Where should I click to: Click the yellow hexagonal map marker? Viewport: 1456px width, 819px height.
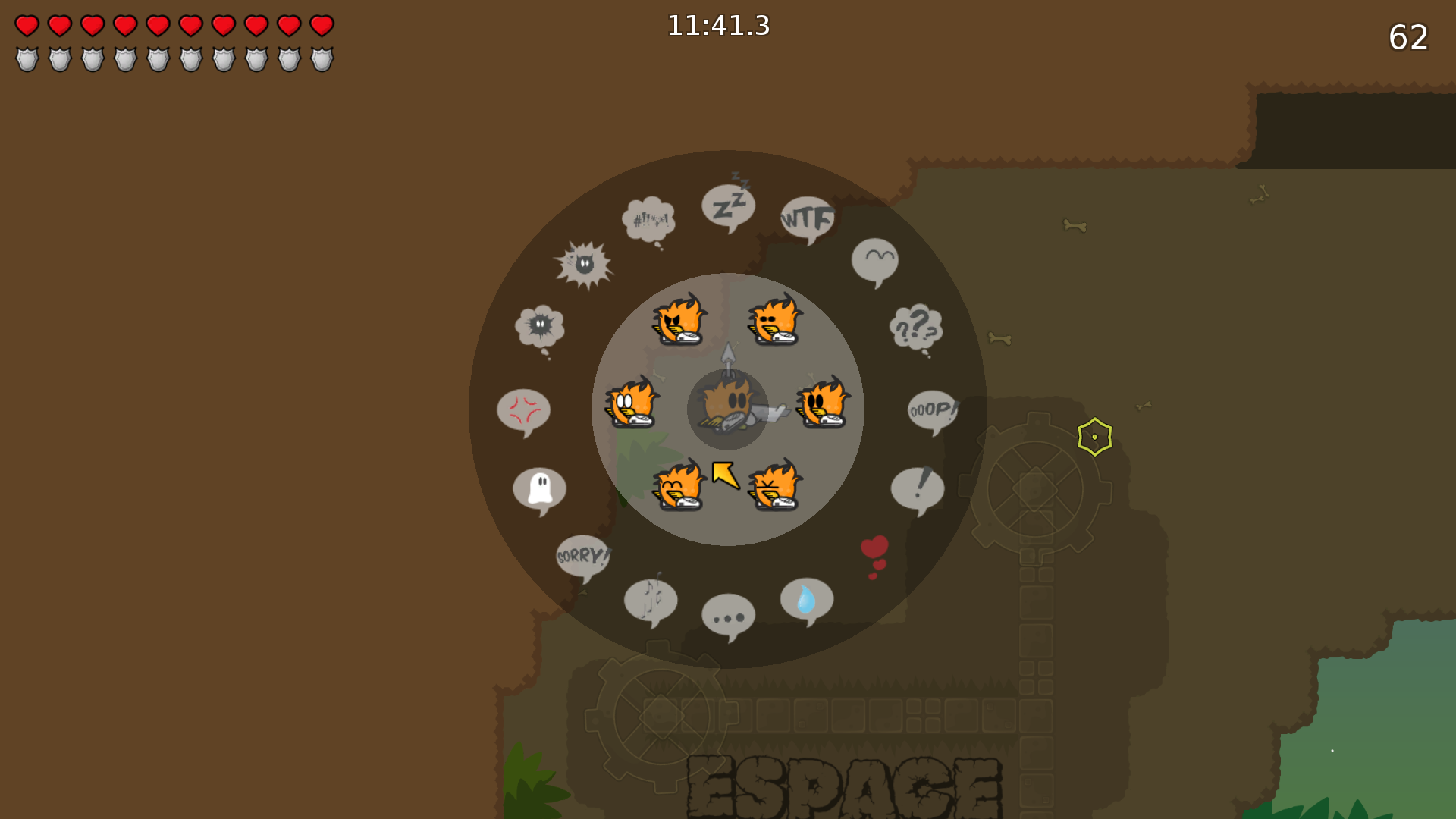click(1094, 435)
